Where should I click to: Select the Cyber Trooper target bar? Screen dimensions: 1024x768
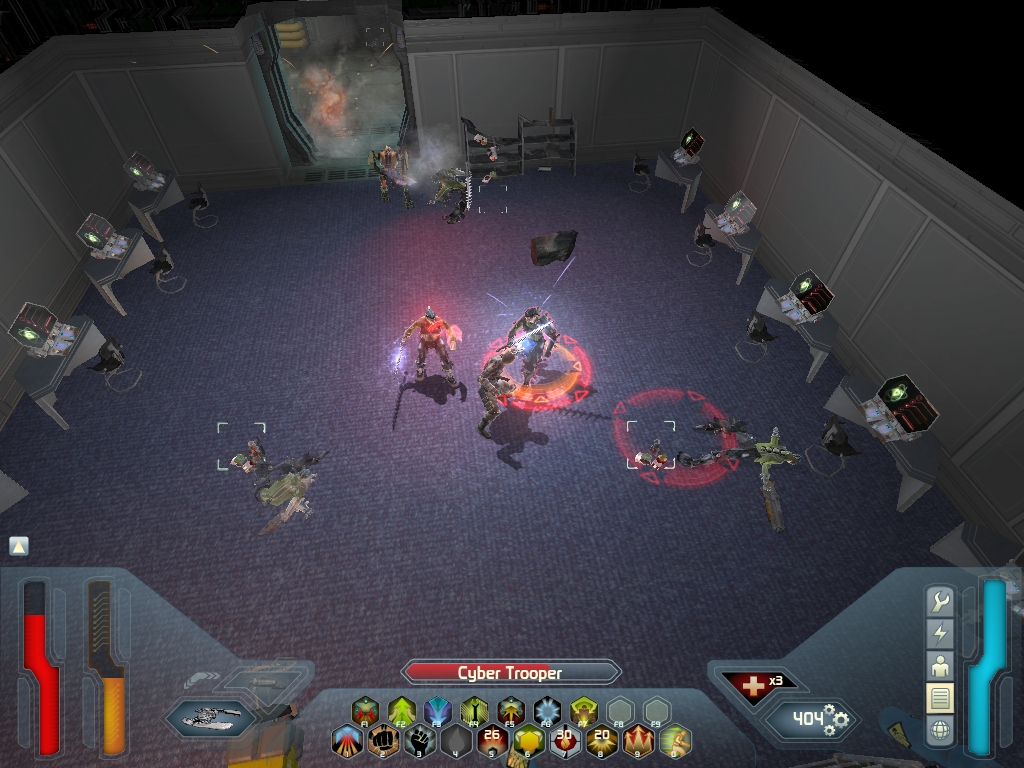pyautogui.click(x=511, y=673)
